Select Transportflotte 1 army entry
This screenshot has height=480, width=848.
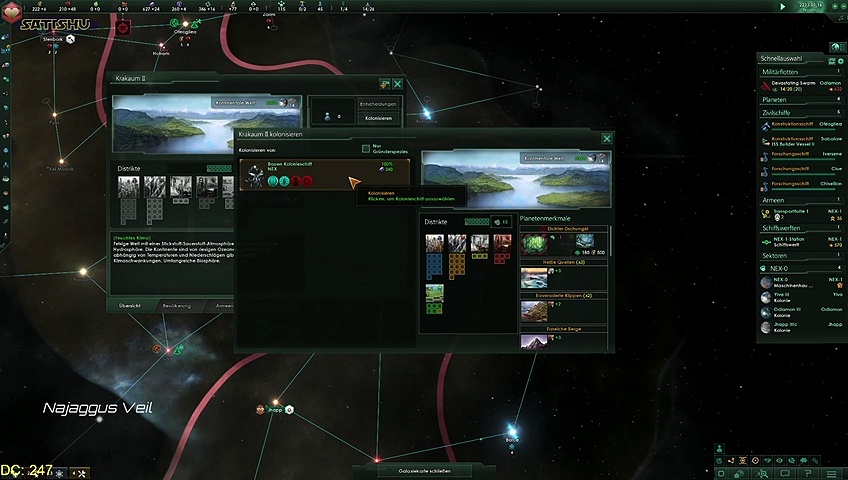(x=800, y=213)
